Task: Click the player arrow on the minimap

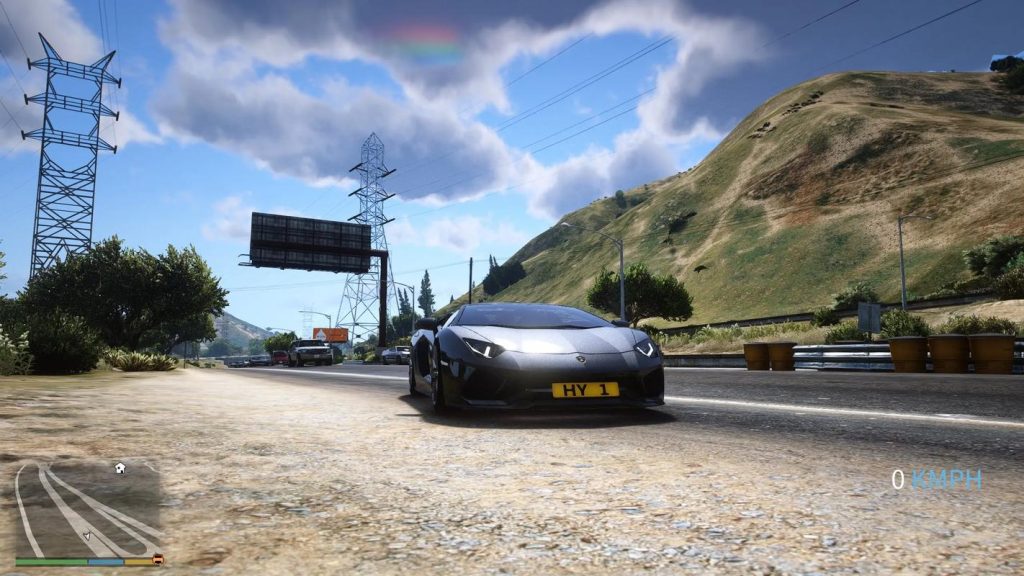Action: tap(87, 535)
